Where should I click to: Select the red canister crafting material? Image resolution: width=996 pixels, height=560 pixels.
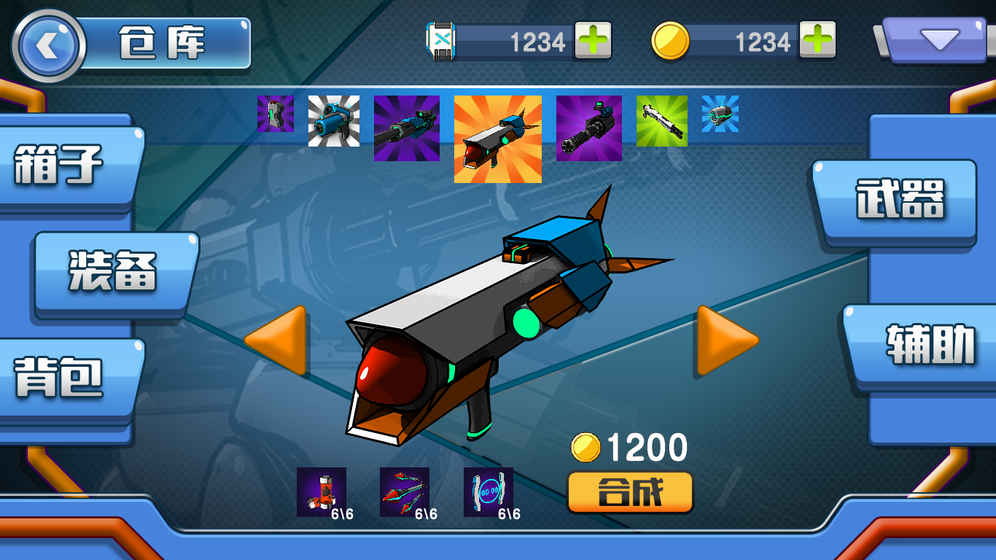[322, 492]
